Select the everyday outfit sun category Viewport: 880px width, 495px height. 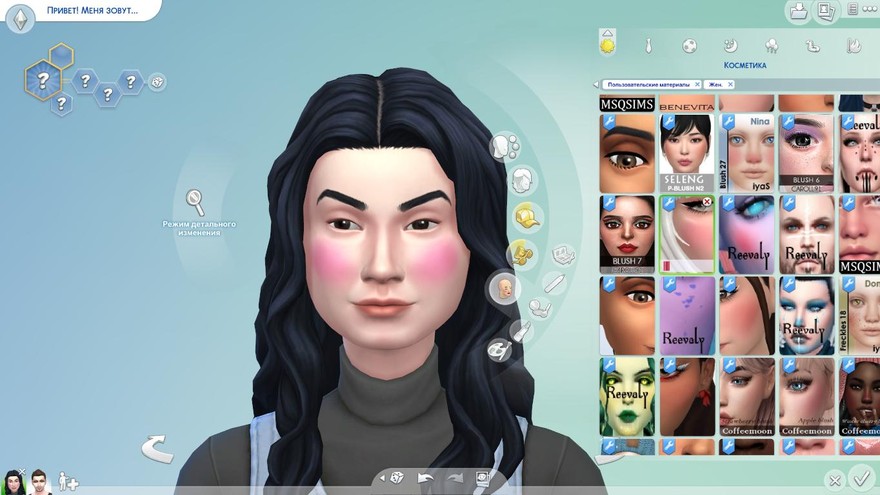pos(607,45)
